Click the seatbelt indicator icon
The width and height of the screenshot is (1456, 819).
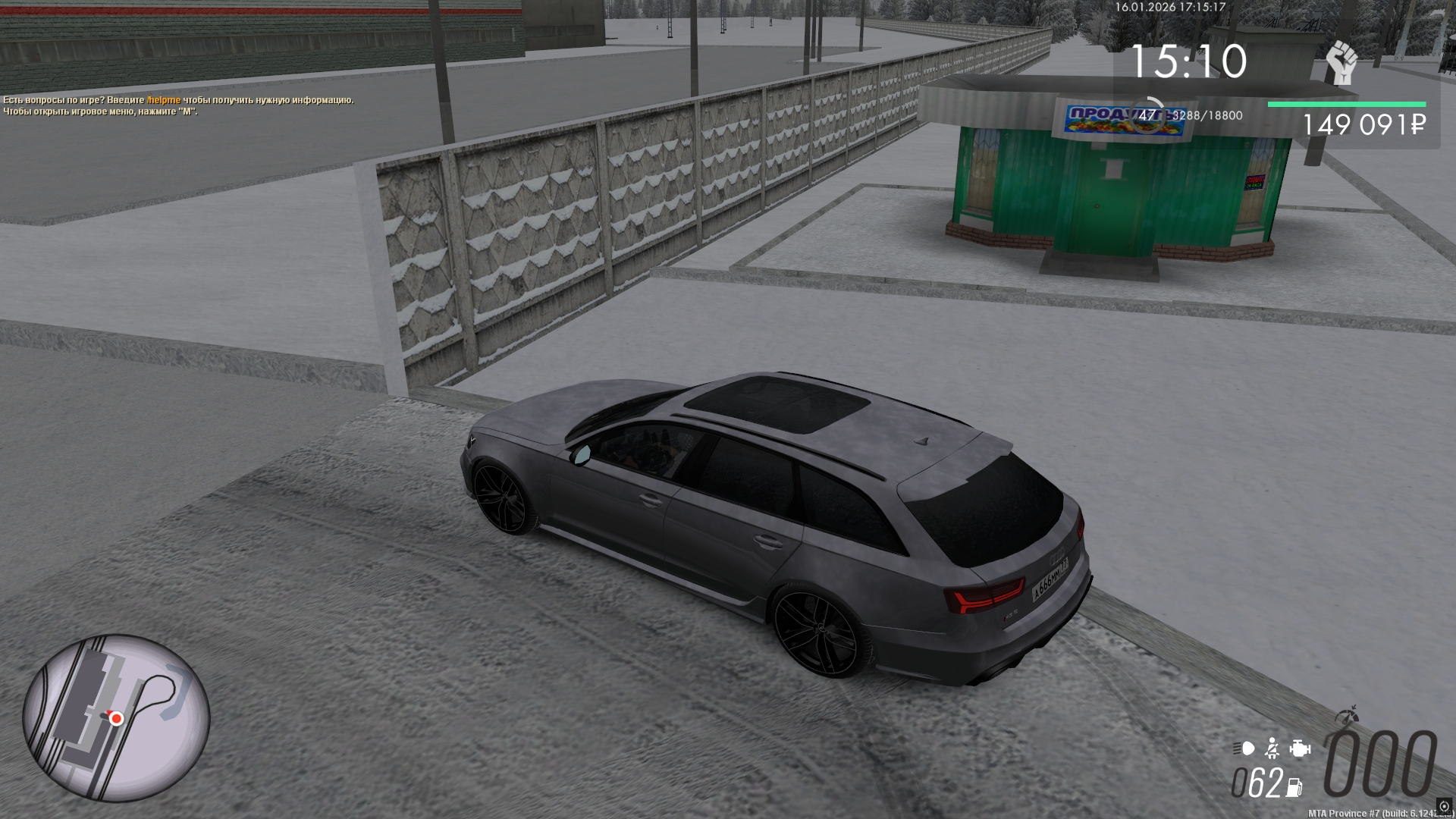[x=1272, y=749]
